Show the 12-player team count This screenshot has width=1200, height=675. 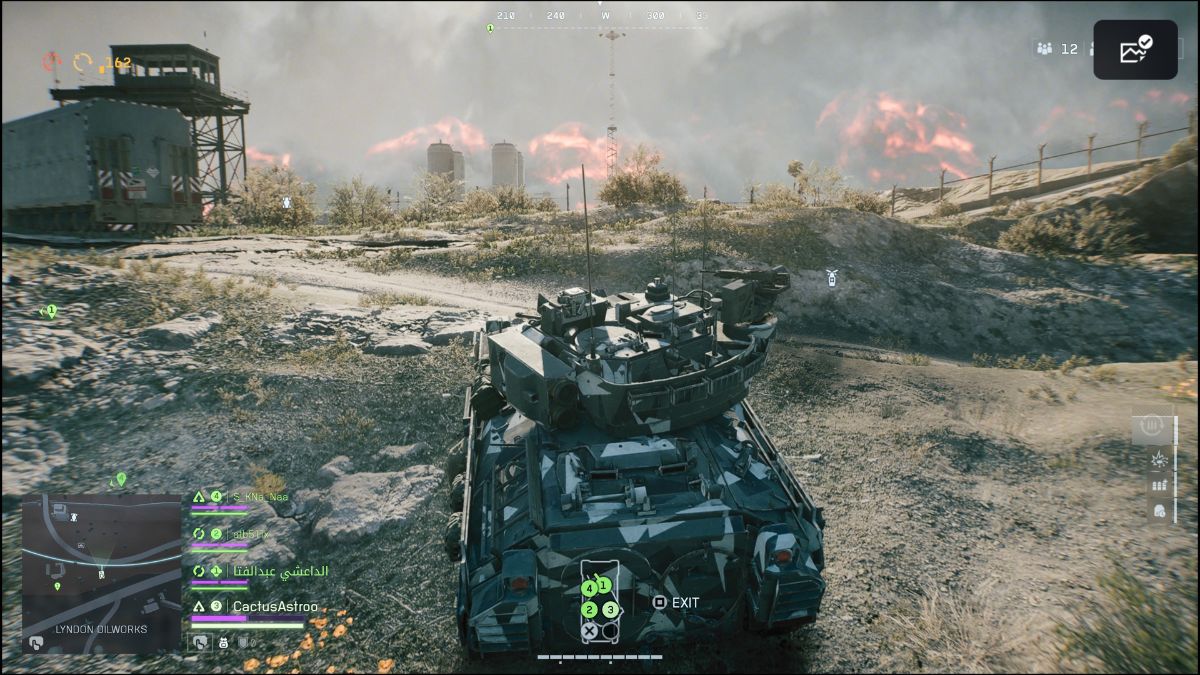coord(1058,48)
